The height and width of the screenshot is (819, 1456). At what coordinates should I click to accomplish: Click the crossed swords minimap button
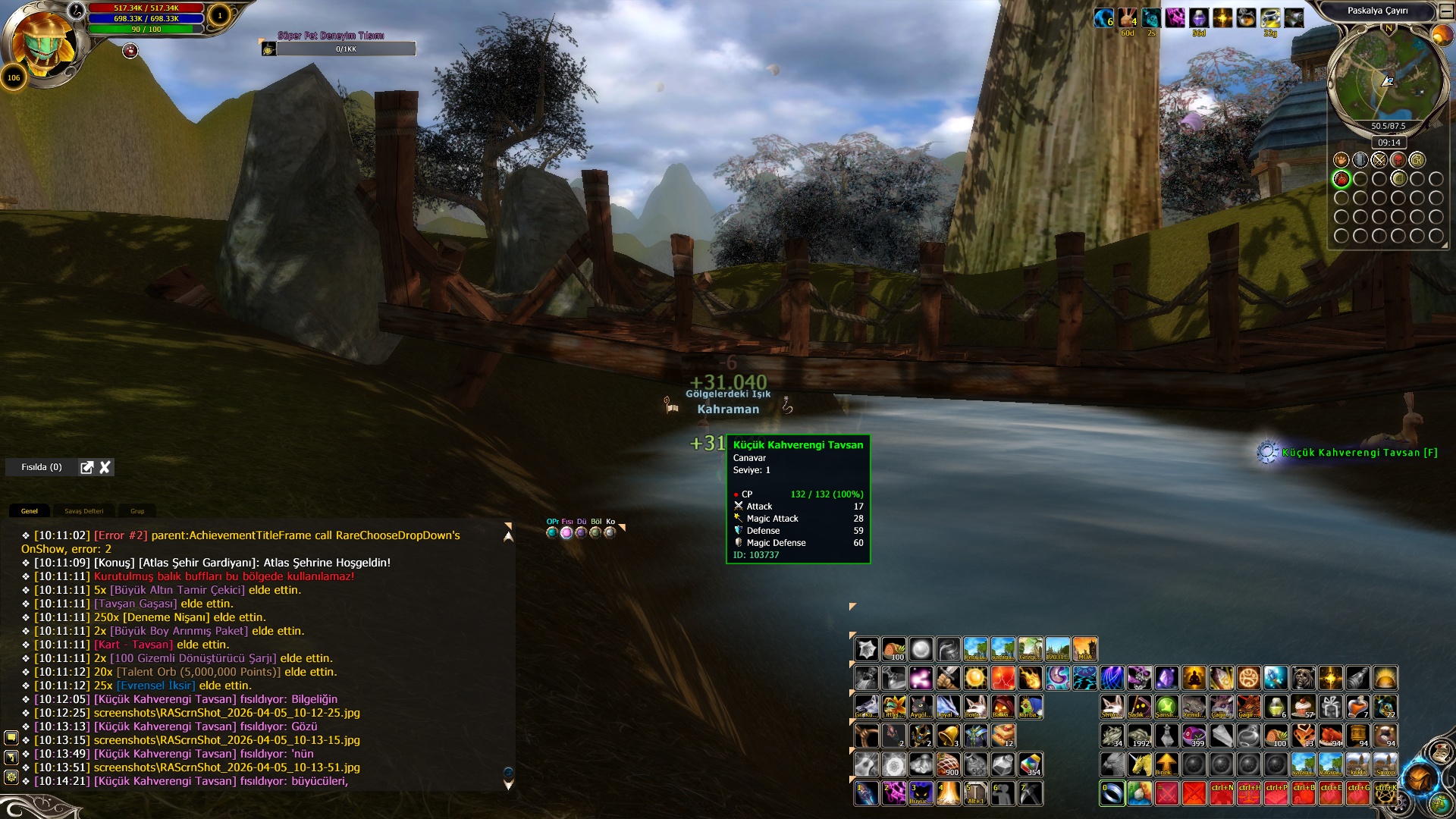[x=1379, y=160]
